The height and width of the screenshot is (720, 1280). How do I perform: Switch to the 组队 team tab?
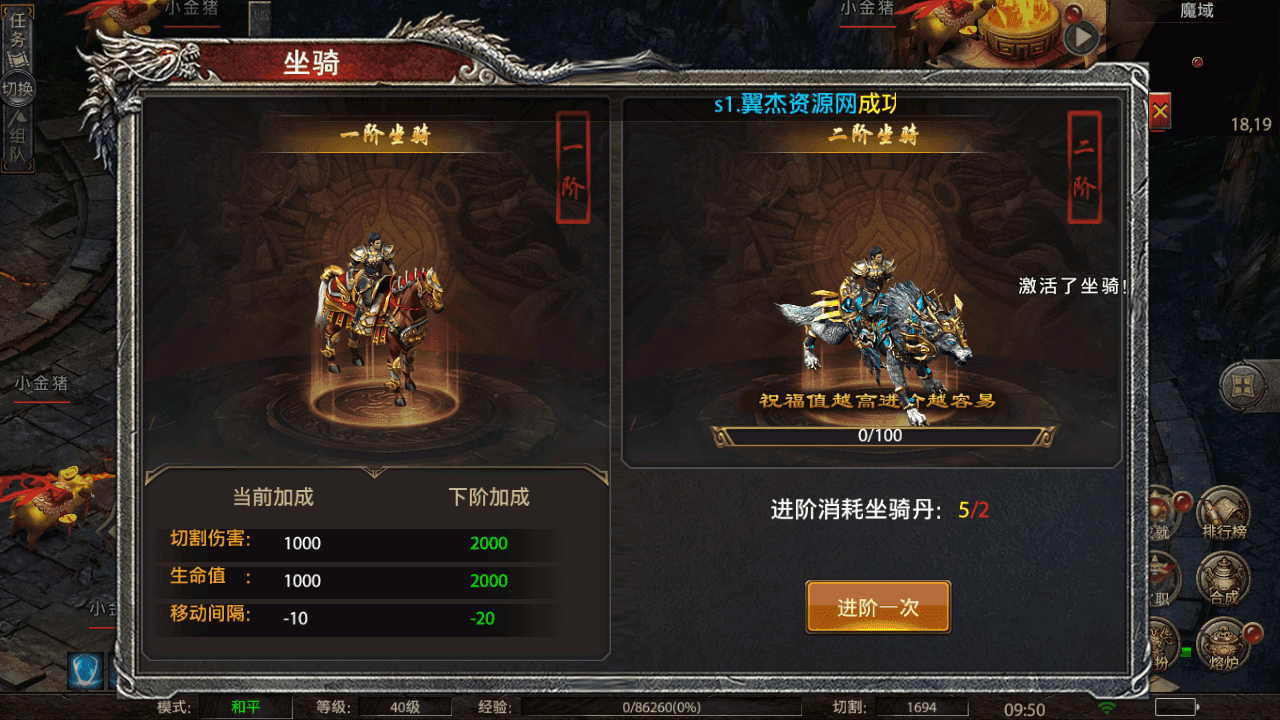pyautogui.click(x=18, y=143)
